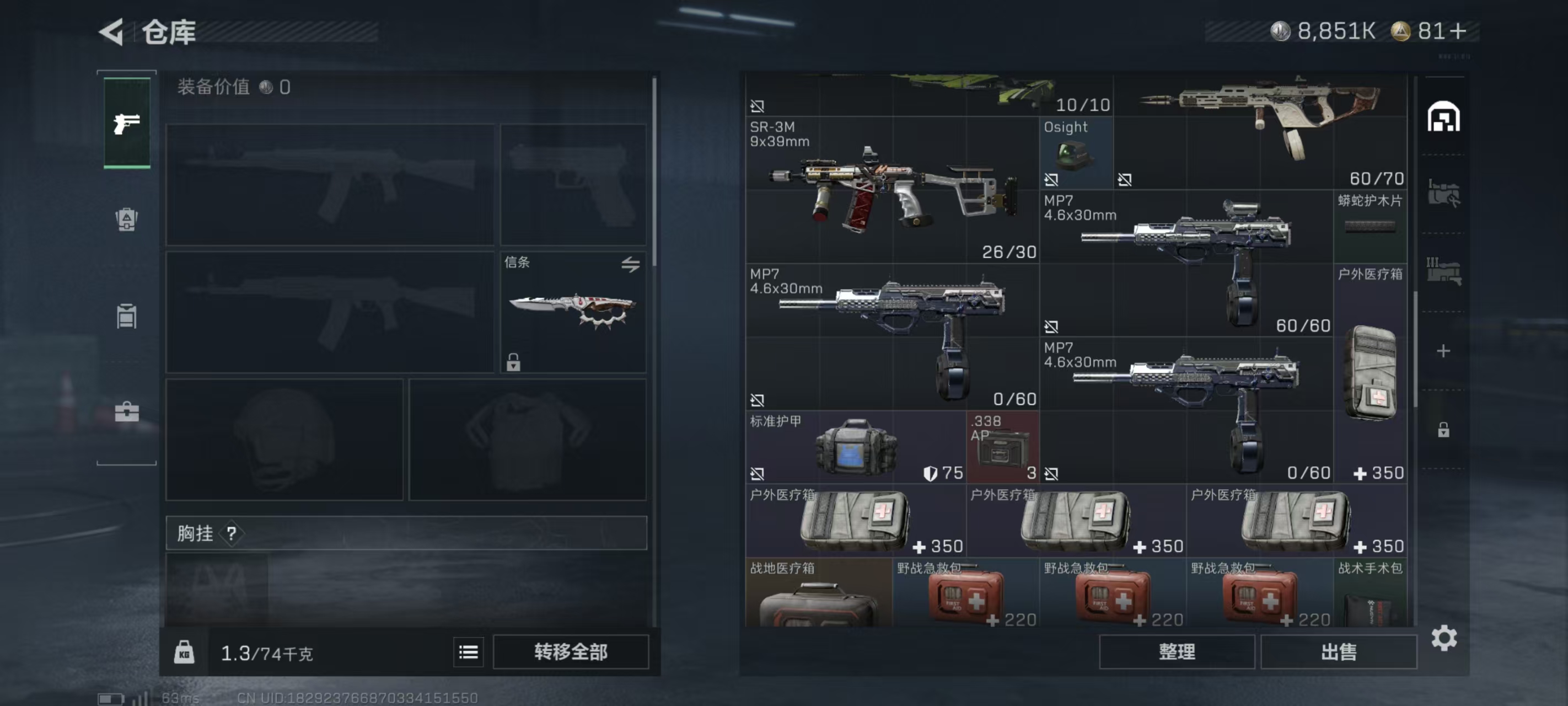Image resolution: width=1568 pixels, height=706 pixels.
Task: Select the .338 AP ammo box
Action: (x=1002, y=448)
